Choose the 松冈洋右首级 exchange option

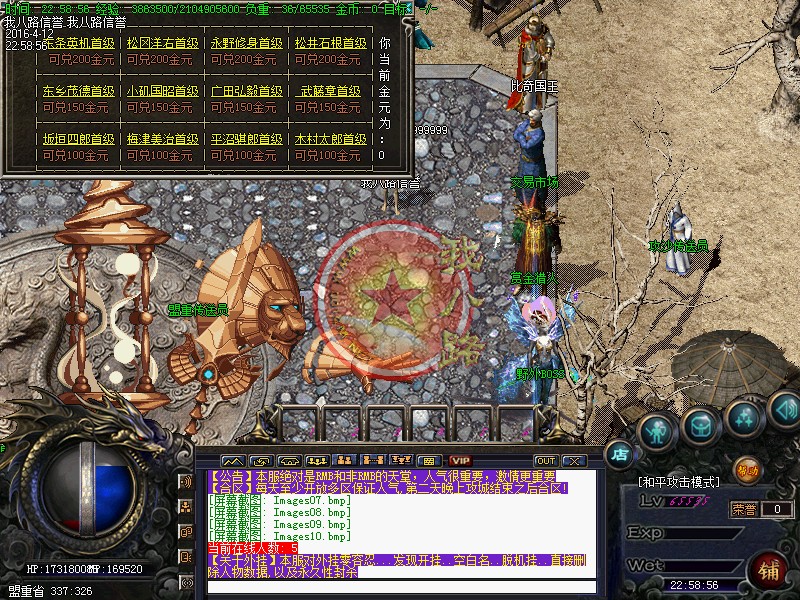pyautogui.click(x=162, y=44)
